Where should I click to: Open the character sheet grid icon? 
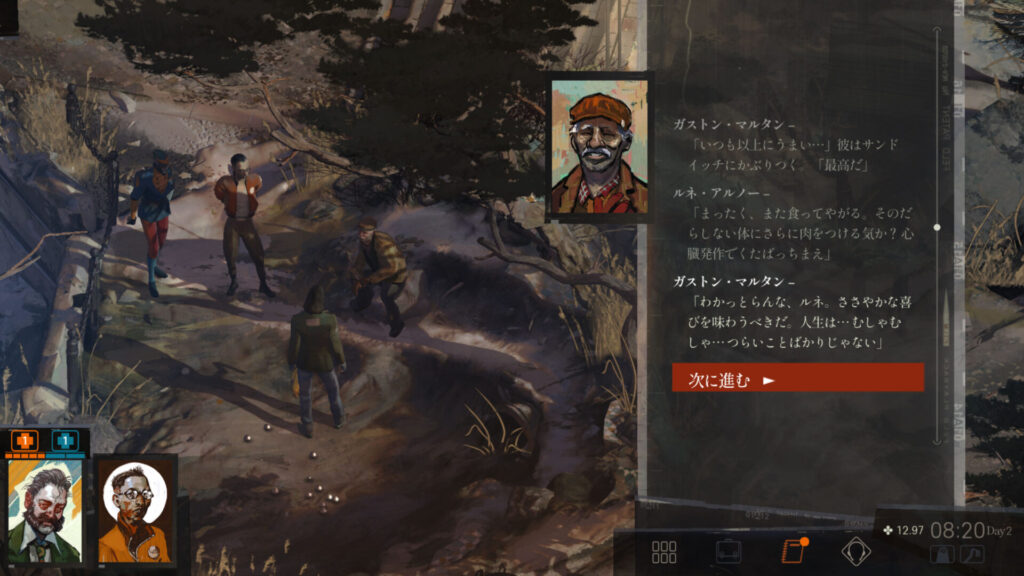pos(664,552)
